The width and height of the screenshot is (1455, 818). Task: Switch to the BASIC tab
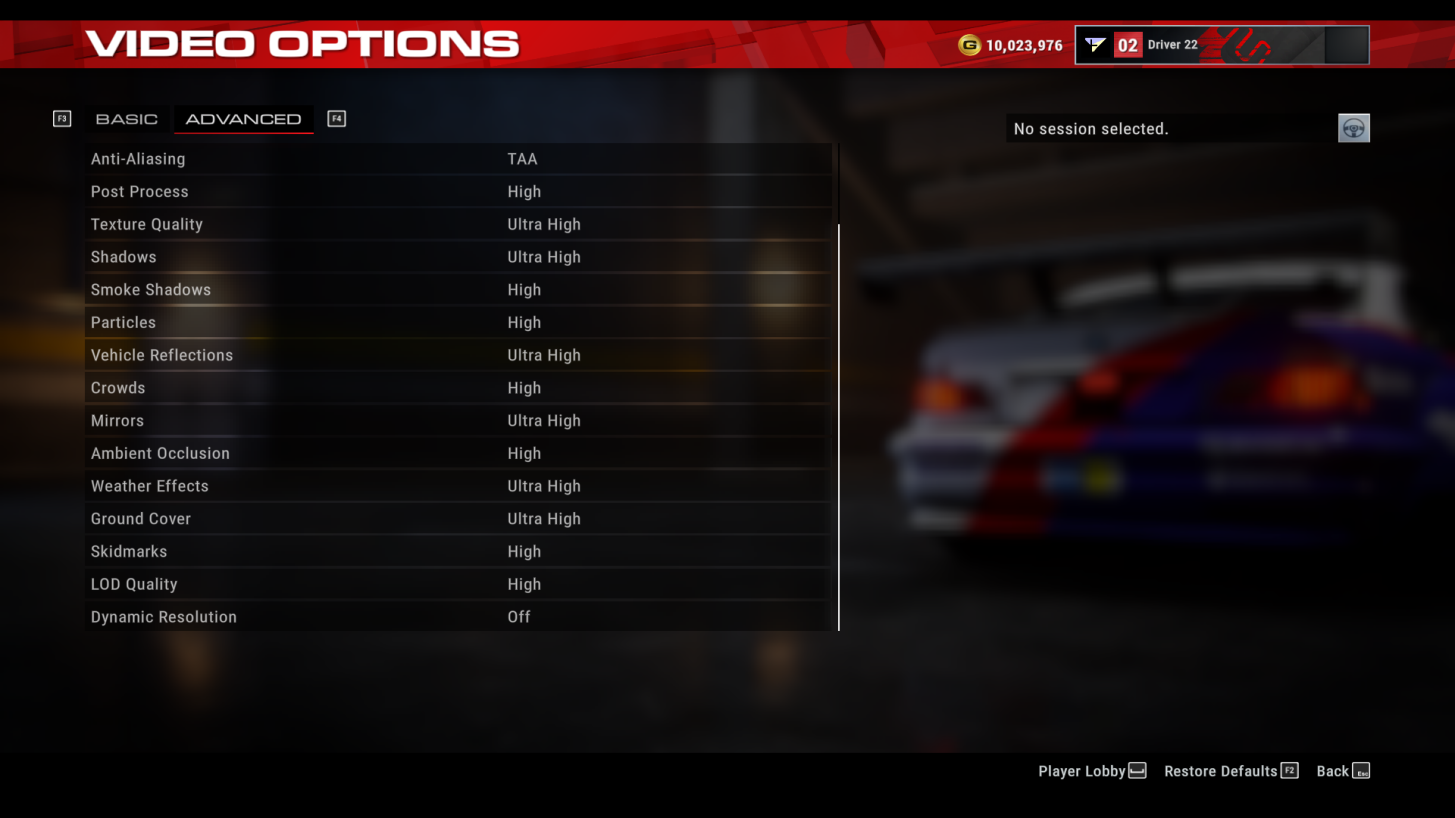127,118
